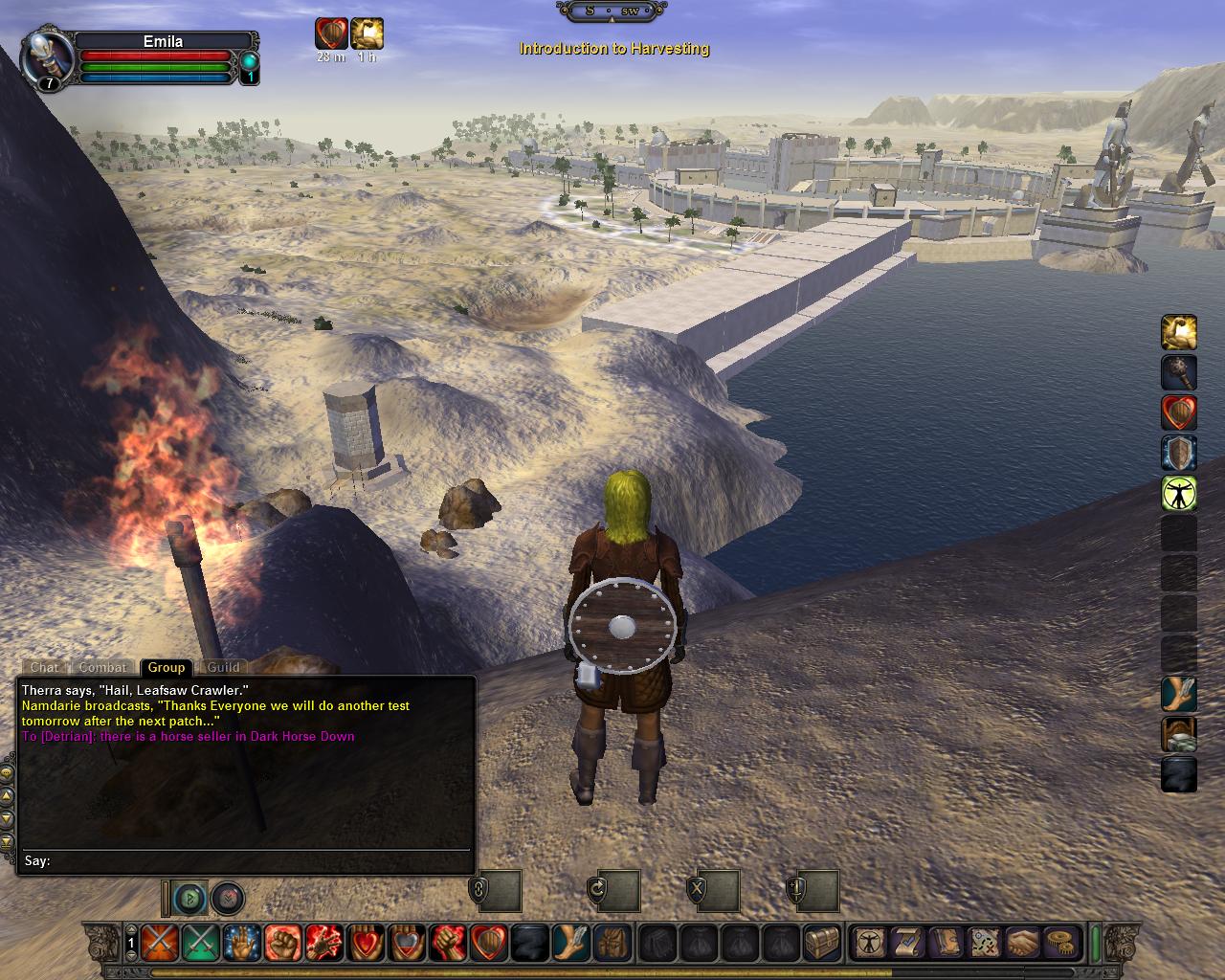
Task: Open the Combat chat tab
Action: click(102, 667)
